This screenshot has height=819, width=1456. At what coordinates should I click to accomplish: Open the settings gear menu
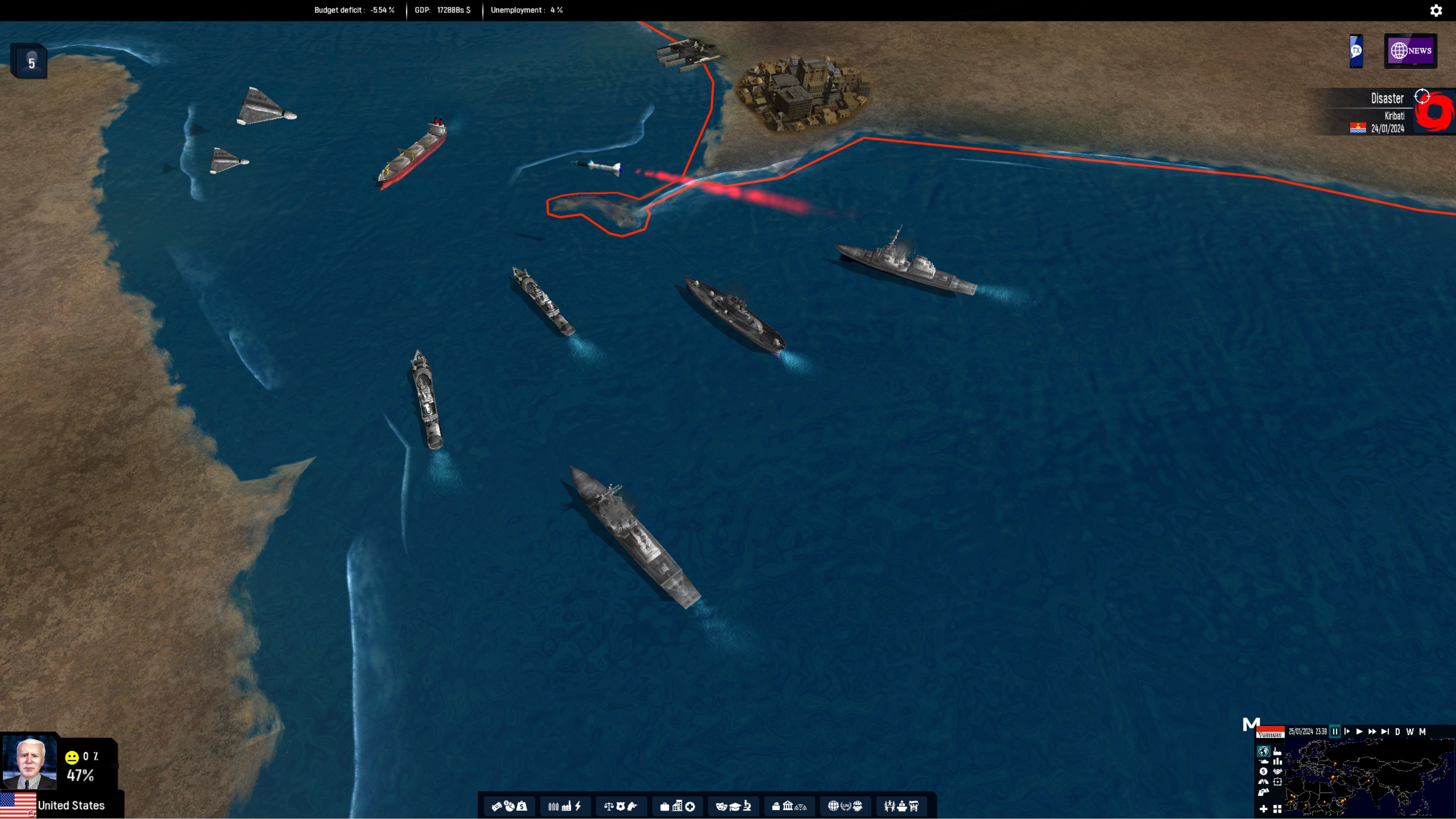[1436, 11]
